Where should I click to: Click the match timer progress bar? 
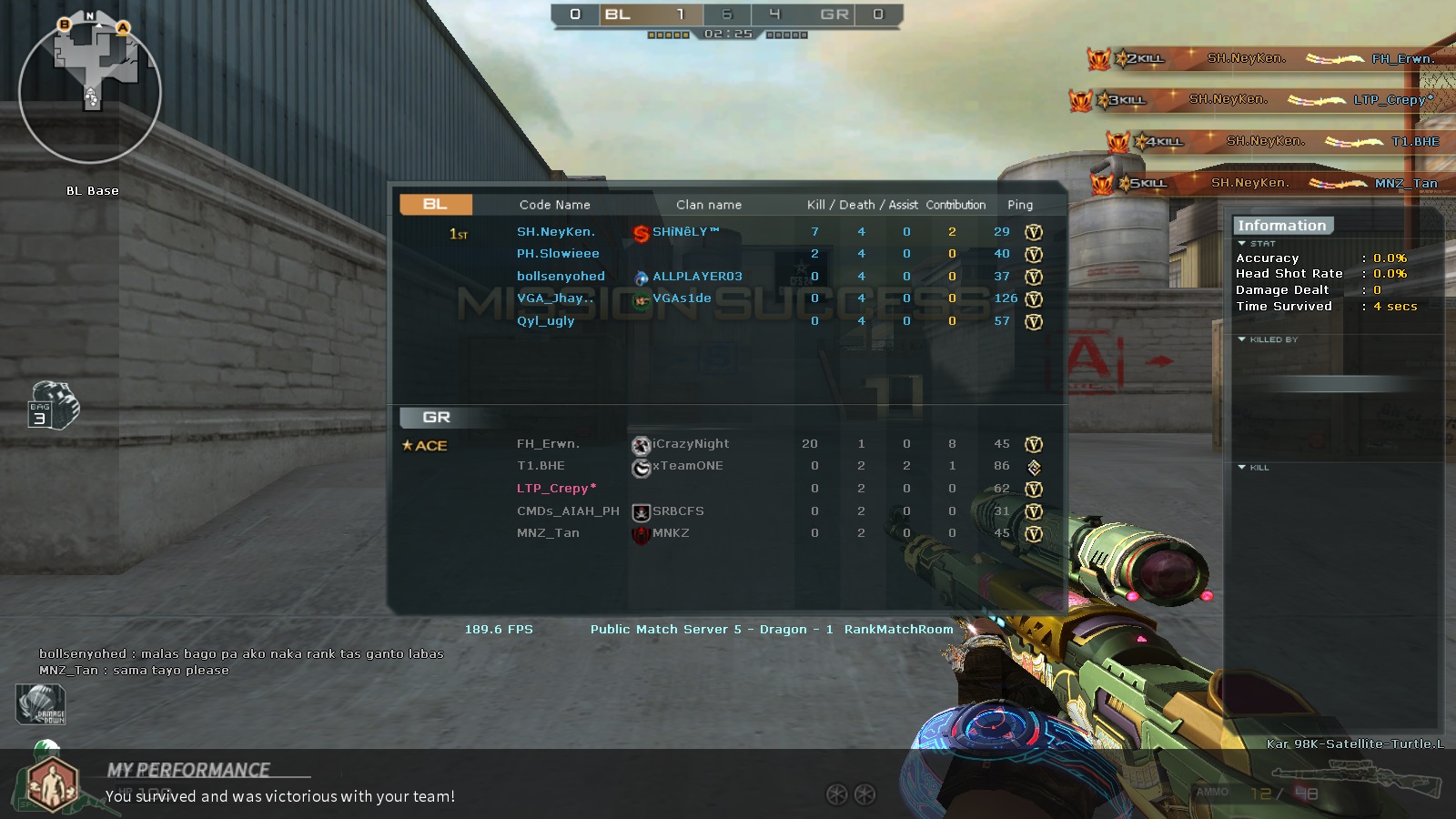(x=728, y=33)
